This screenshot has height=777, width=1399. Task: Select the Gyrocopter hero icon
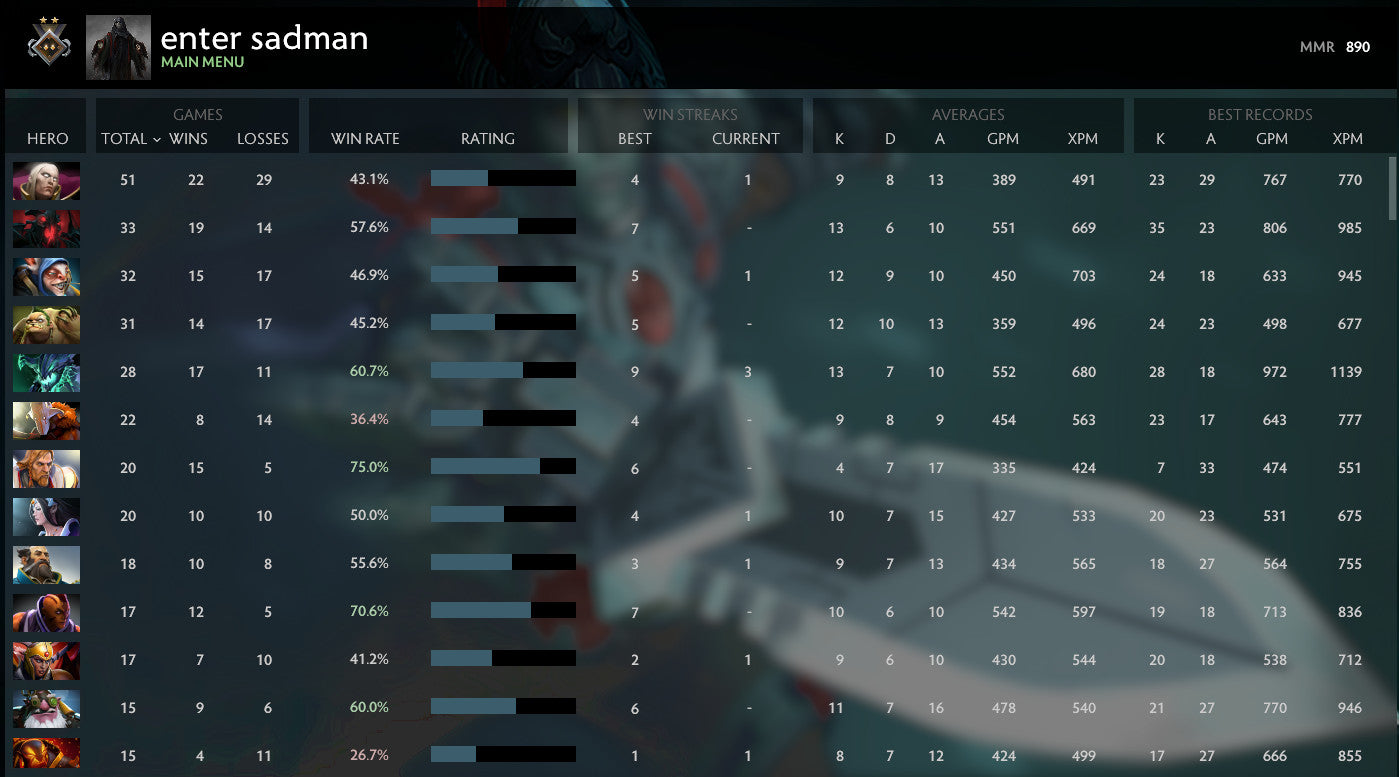pos(46,707)
